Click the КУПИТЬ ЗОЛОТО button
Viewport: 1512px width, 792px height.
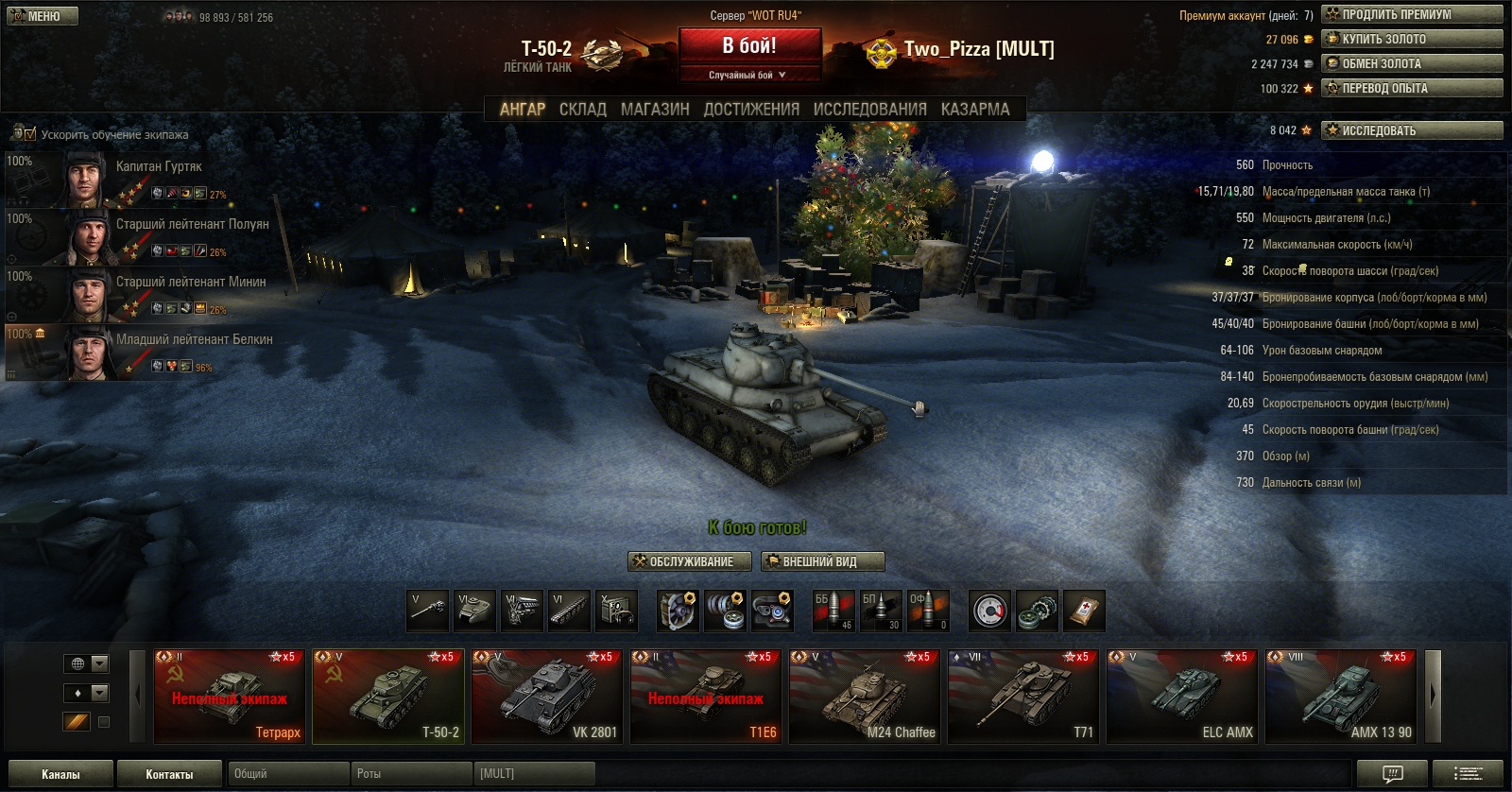pyautogui.click(x=1412, y=39)
